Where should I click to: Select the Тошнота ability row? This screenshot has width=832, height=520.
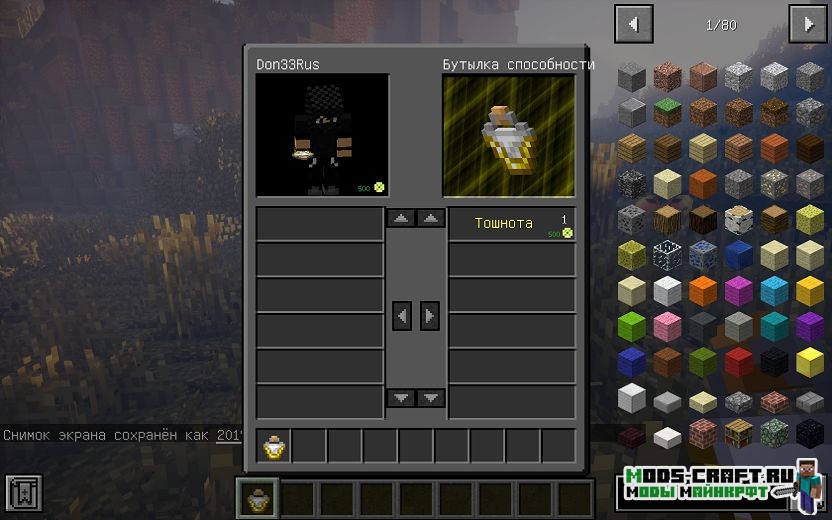pos(511,224)
